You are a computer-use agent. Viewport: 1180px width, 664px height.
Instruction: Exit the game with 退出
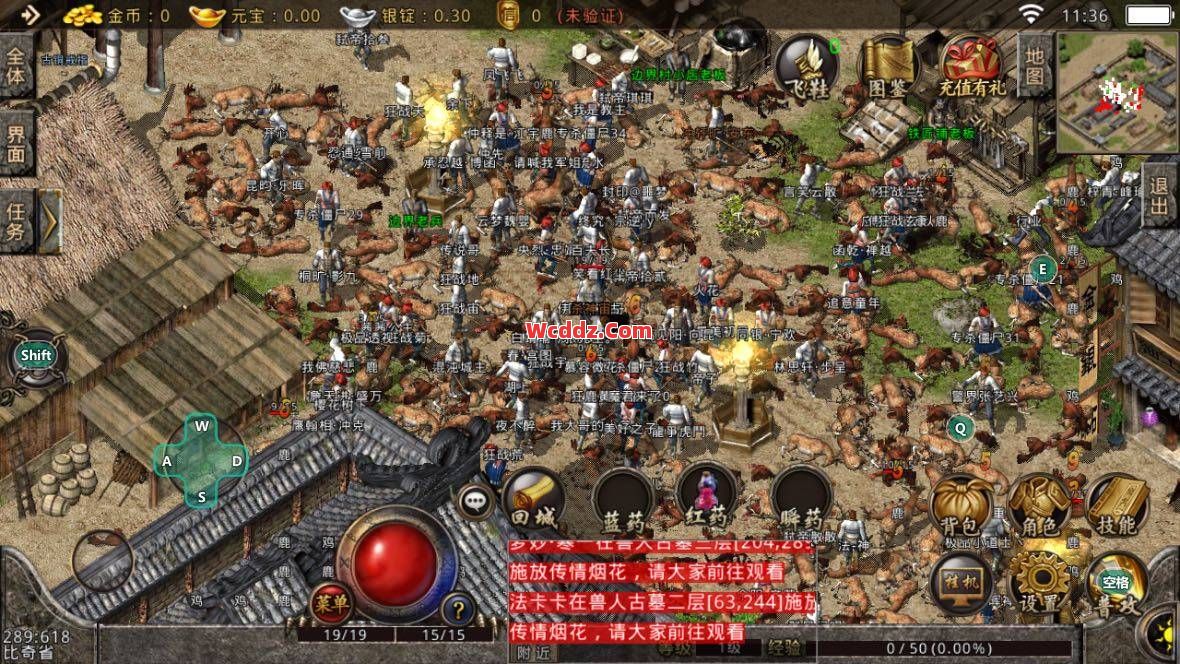(1160, 196)
